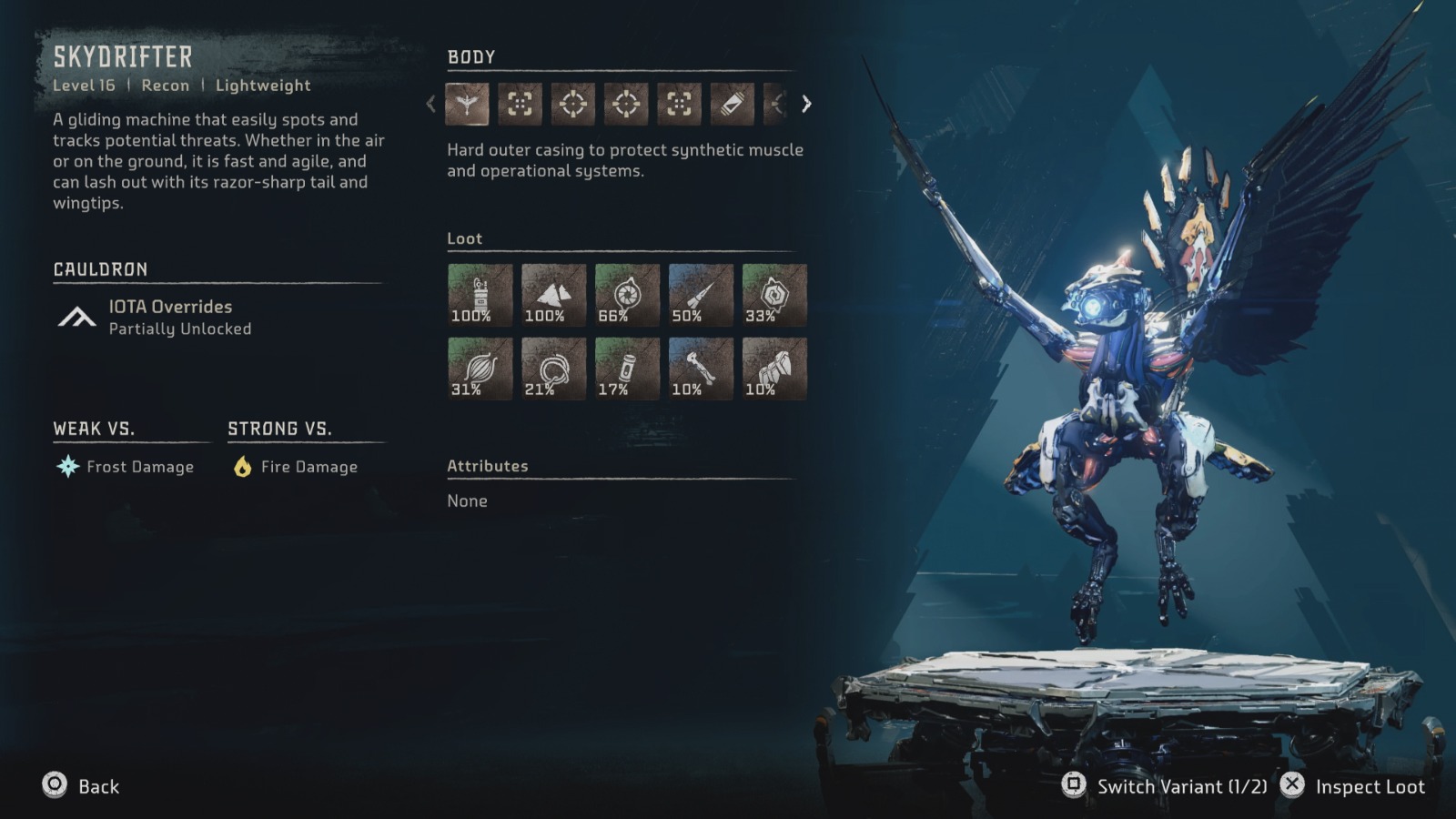The image size is (1456, 819).
Task: Pick the 17% loot item slot
Action: point(627,369)
